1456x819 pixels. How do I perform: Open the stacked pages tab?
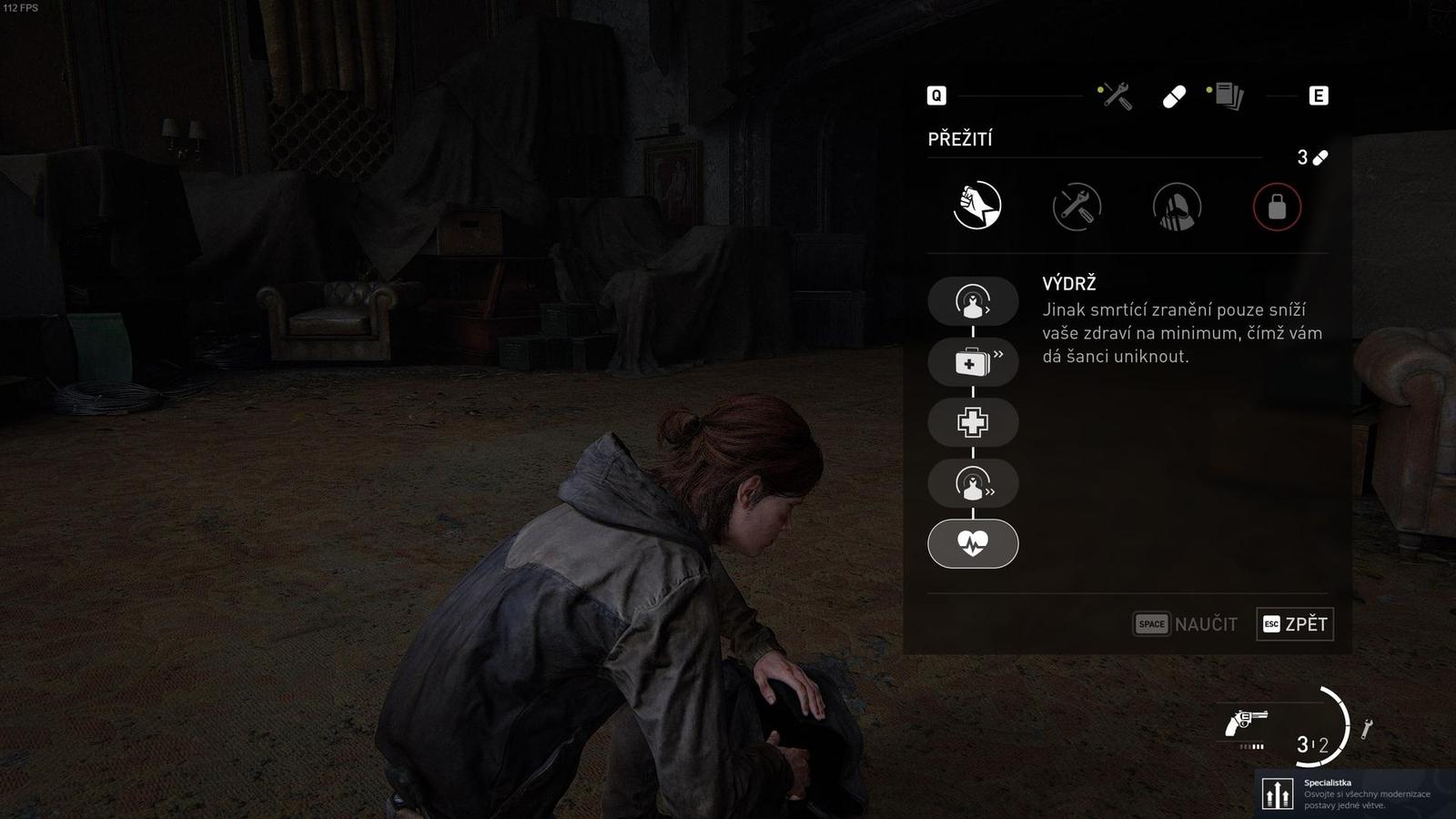pos(1227,96)
